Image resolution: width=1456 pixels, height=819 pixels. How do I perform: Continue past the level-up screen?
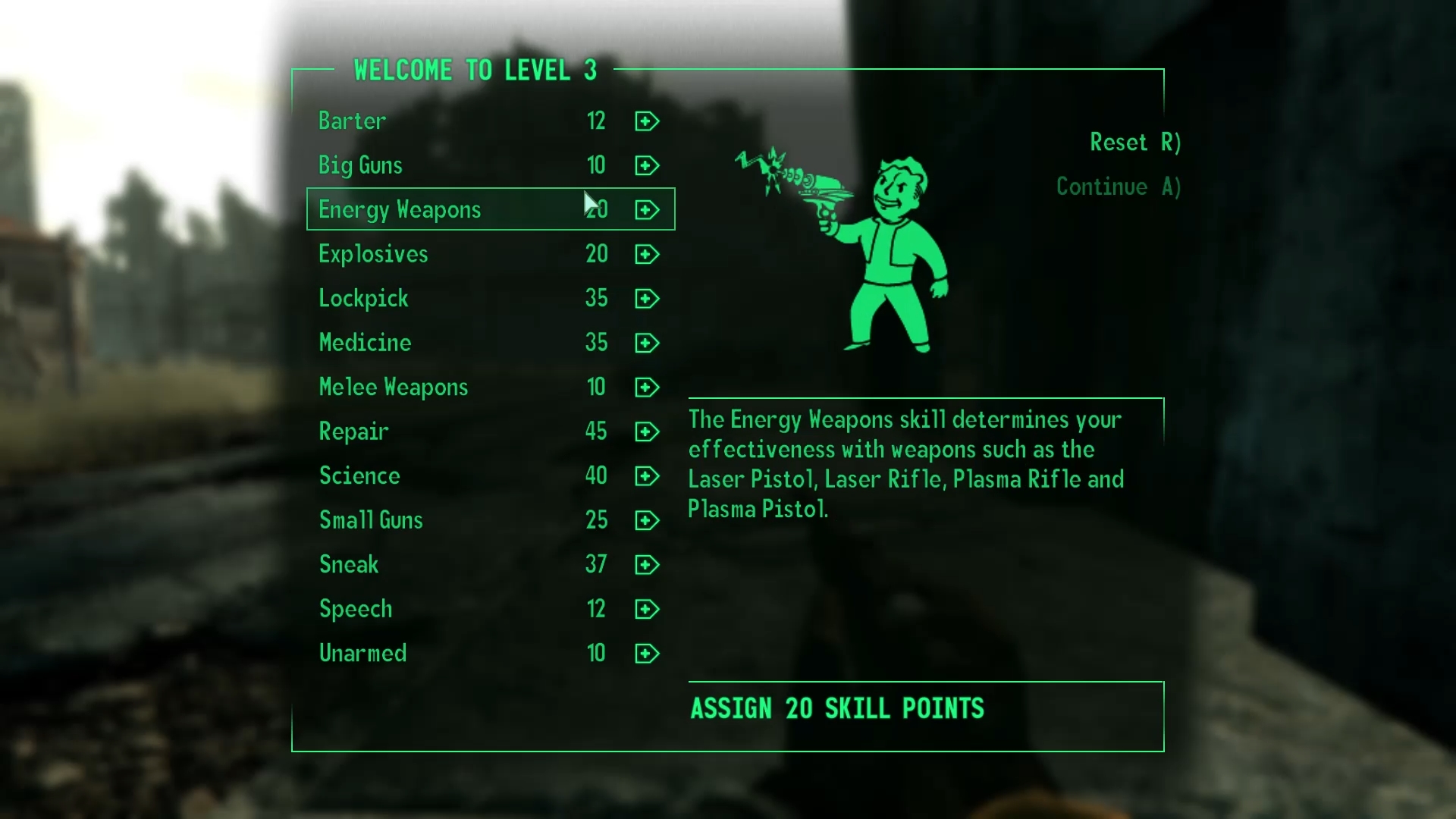click(1118, 187)
